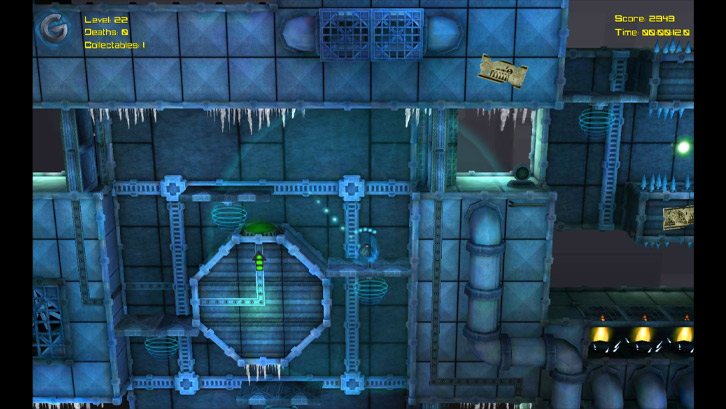Viewport: 726px width, 409px height.
Task: Click the round G logo icon
Action: point(53,31)
